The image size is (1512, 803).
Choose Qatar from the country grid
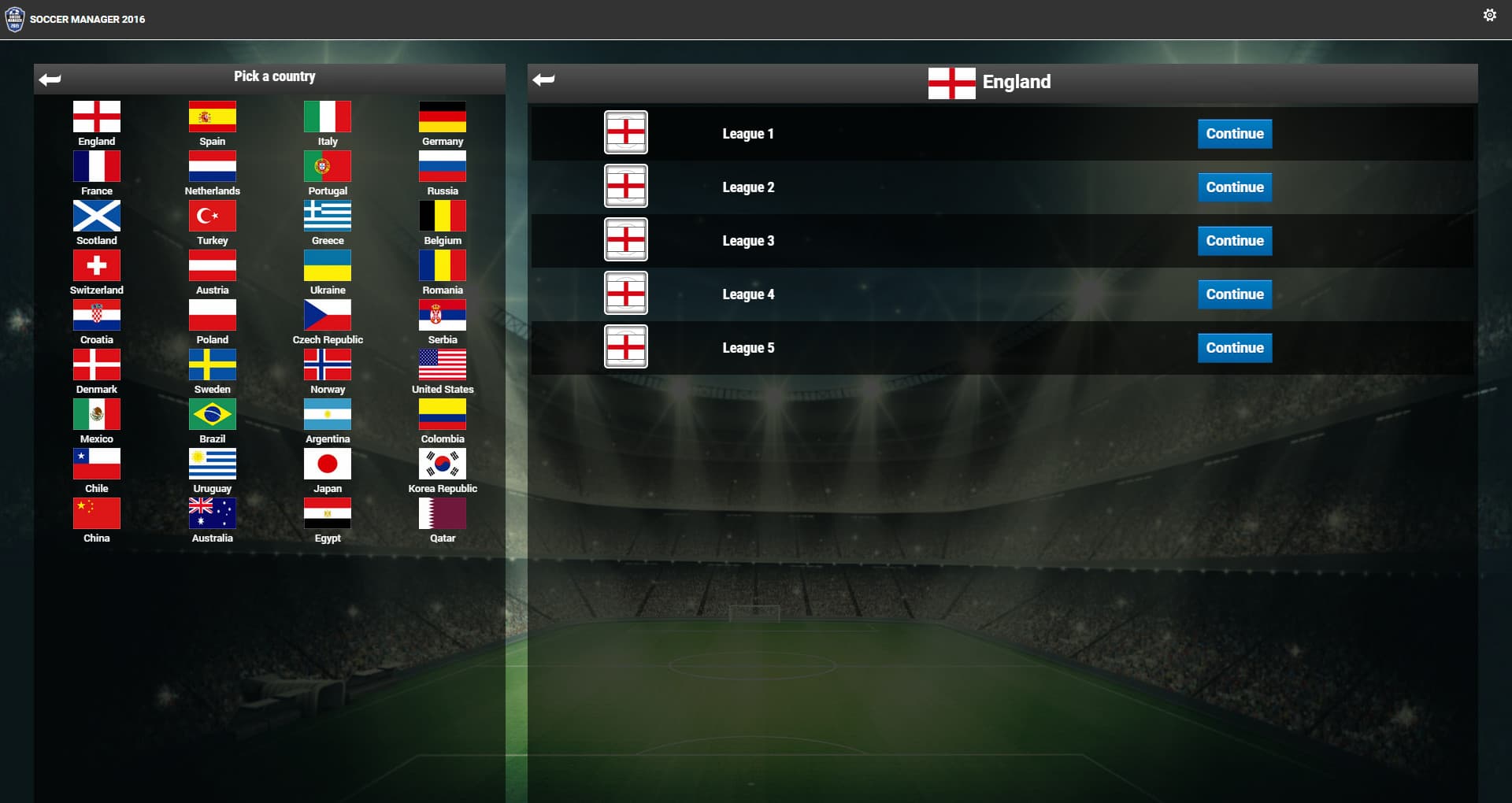[x=443, y=513]
